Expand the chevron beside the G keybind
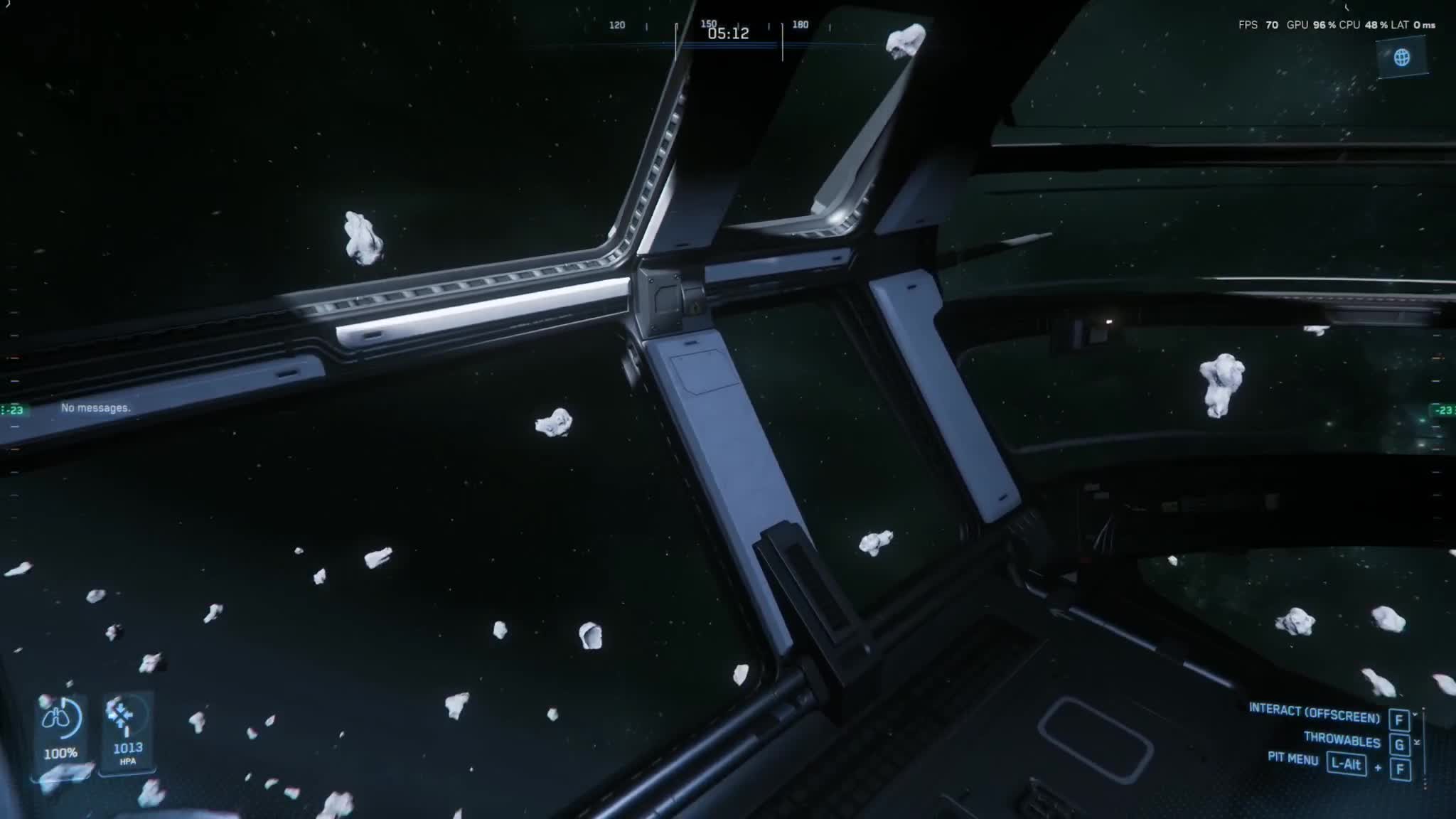 click(x=1418, y=742)
